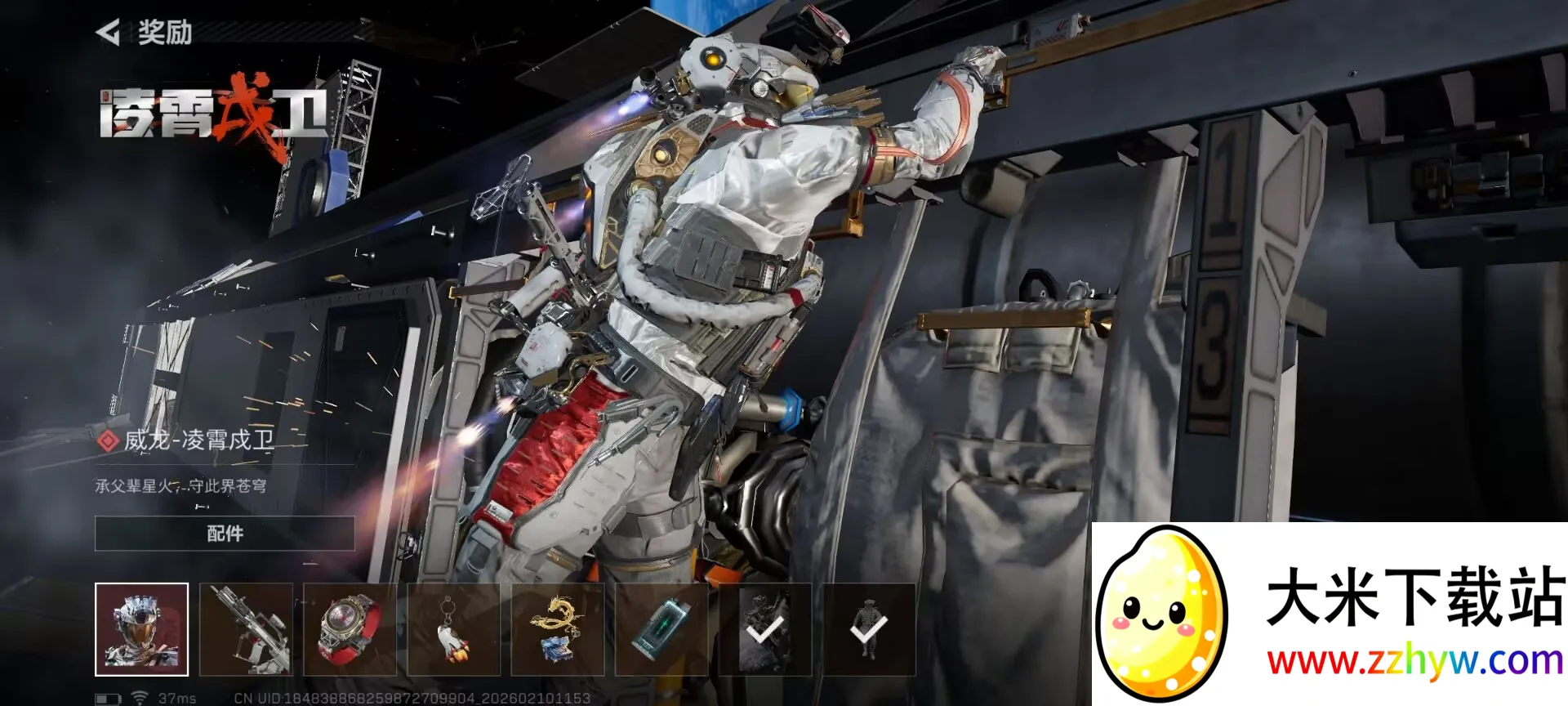The width and height of the screenshot is (1568, 706).
Task: Open the www.zzhyw.com watermark link
Action: coord(1414,660)
